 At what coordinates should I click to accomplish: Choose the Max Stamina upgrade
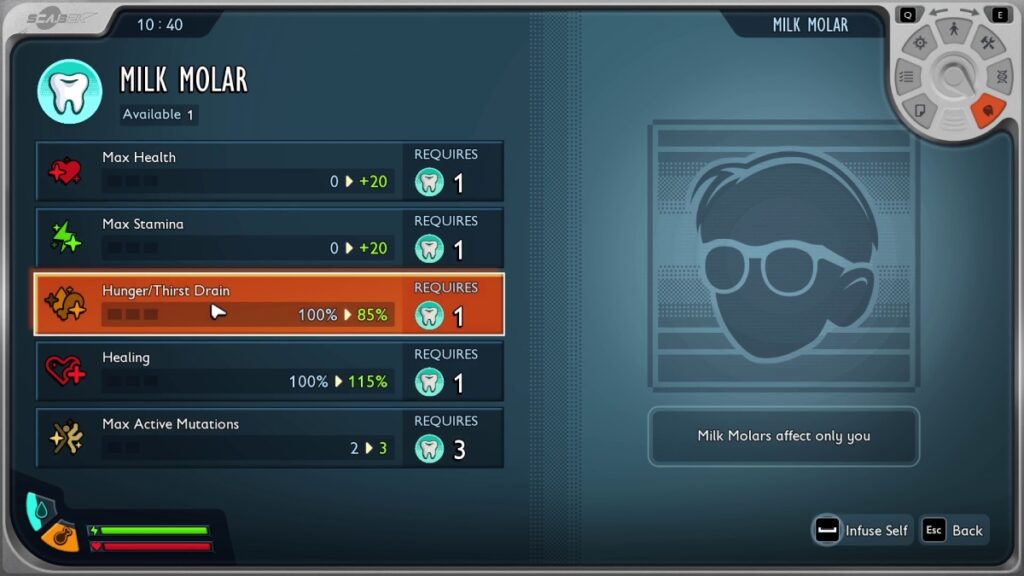pyautogui.click(x=269, y=238)
